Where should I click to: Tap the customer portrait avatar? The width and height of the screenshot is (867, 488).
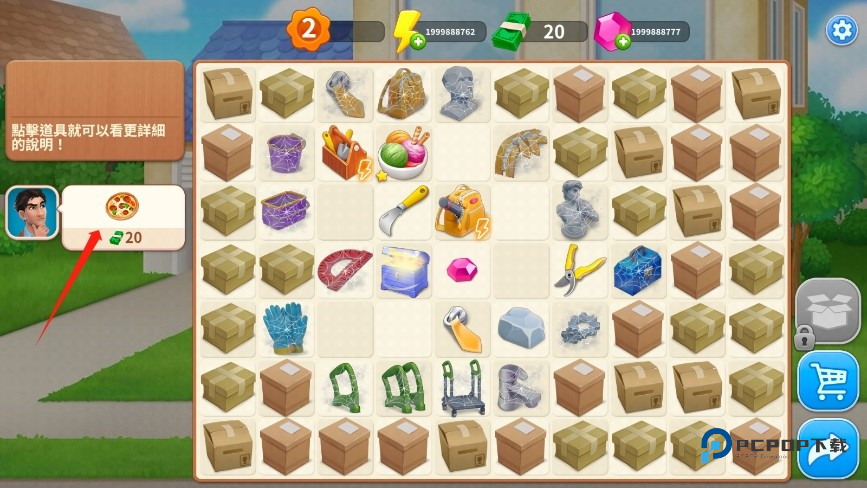(32, 212)
